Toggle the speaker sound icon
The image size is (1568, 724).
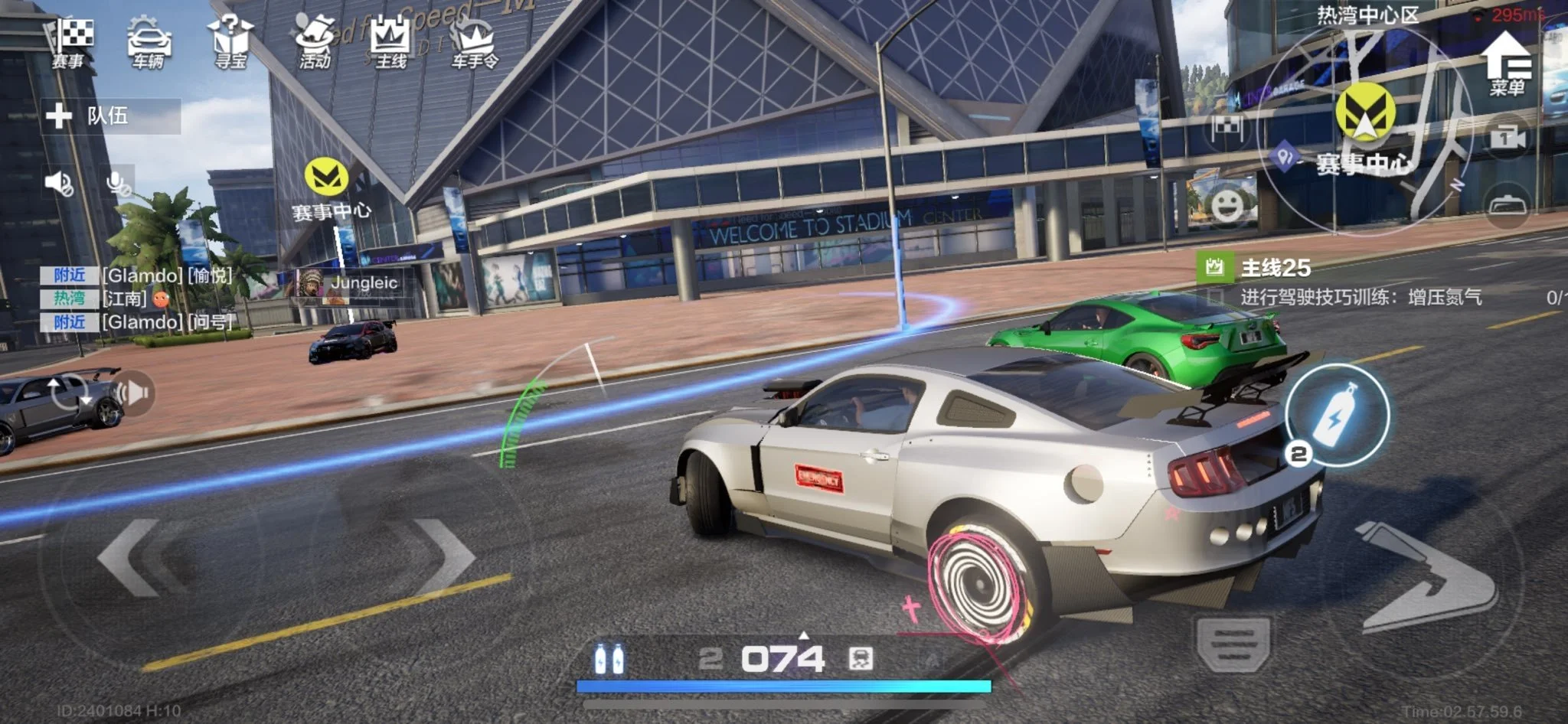pyautogui.click(x=59, y=183)
